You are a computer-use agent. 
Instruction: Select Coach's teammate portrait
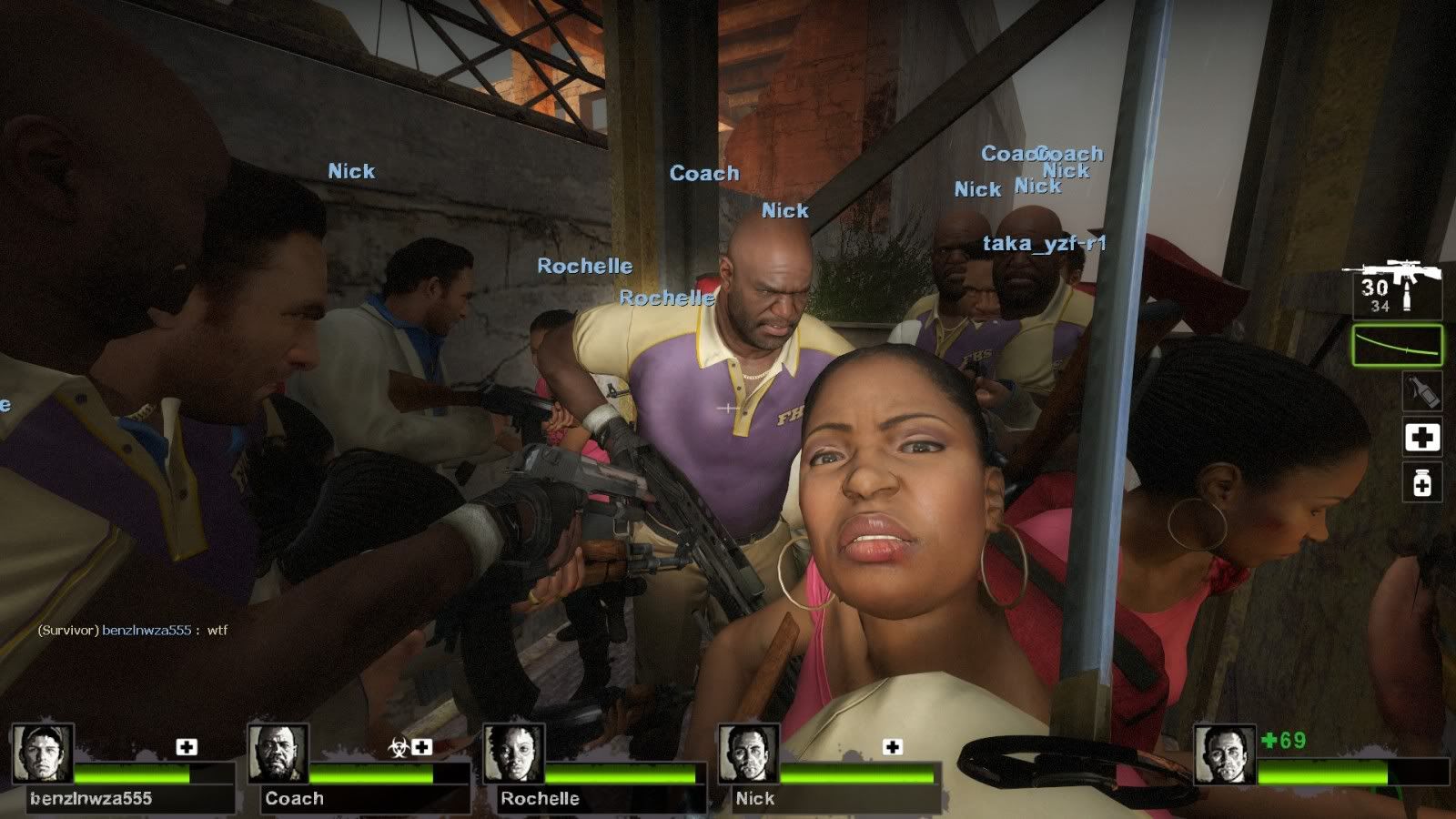278,753
